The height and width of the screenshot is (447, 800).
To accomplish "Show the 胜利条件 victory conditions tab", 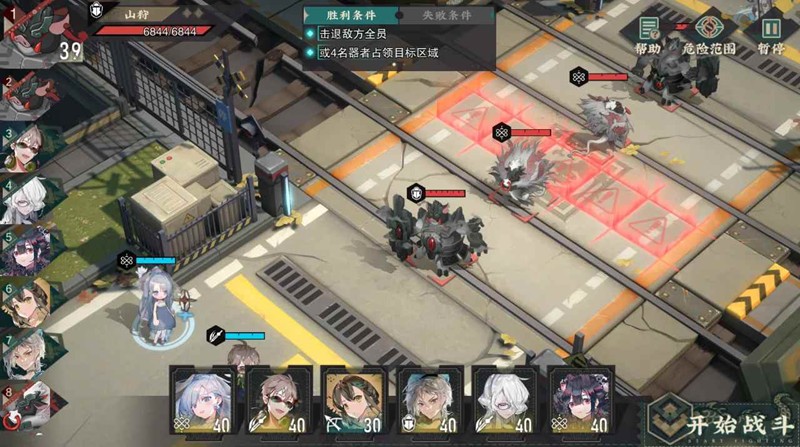I will pos(352,14).
